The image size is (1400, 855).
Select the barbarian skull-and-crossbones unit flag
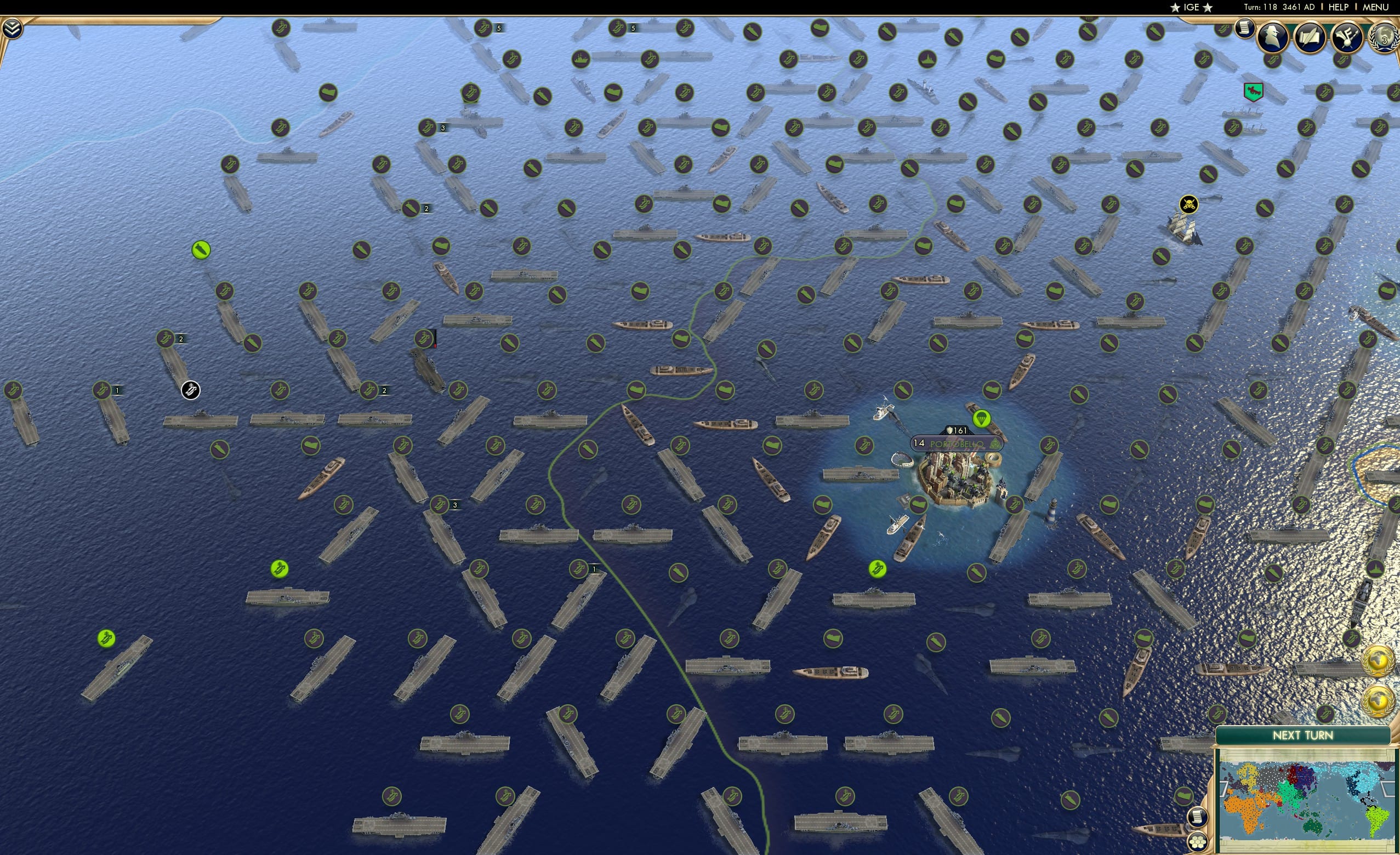pyautogui.click(x=1188, y=205)
